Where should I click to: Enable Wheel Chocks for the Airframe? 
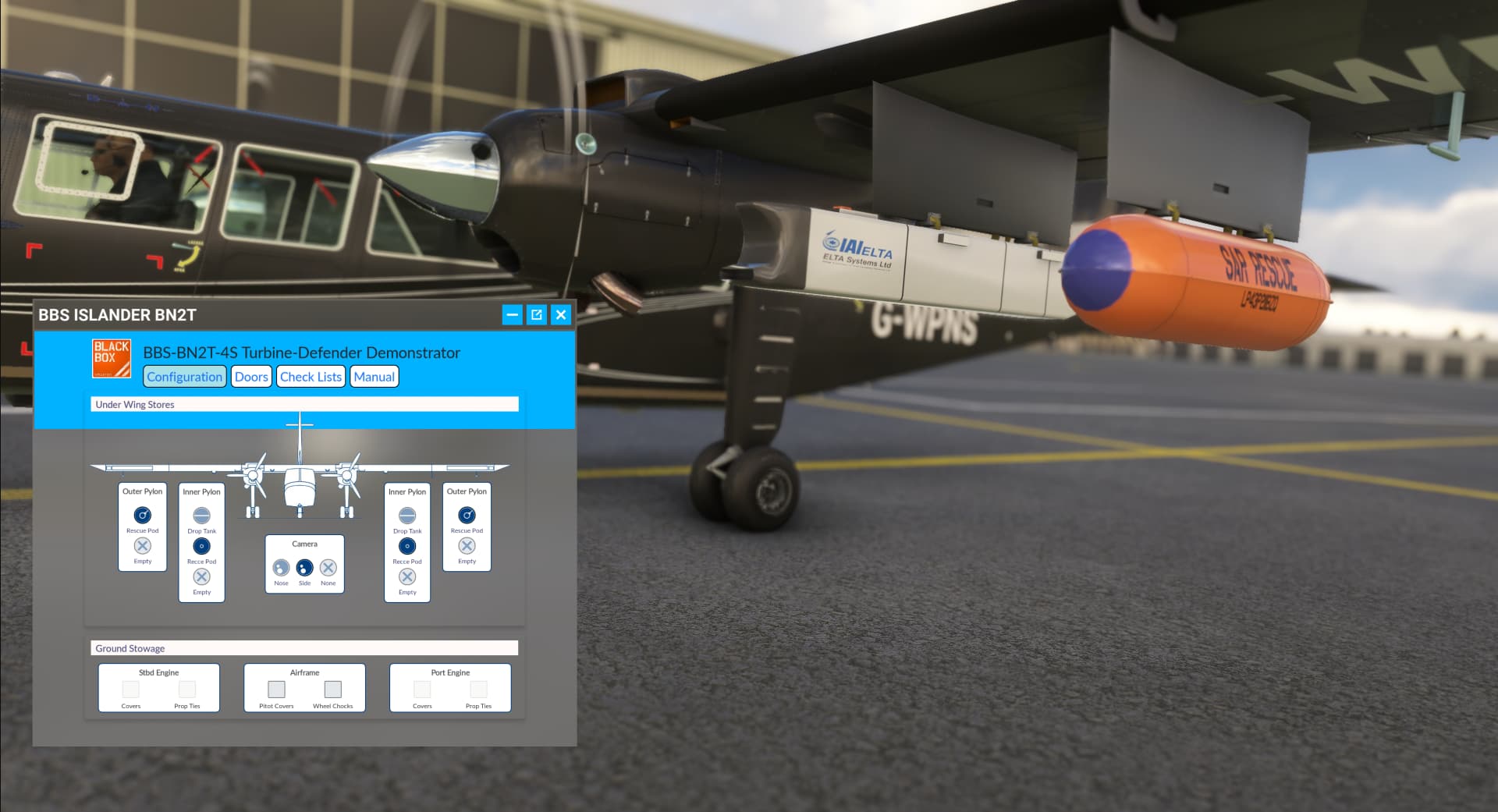click(333, 690)
